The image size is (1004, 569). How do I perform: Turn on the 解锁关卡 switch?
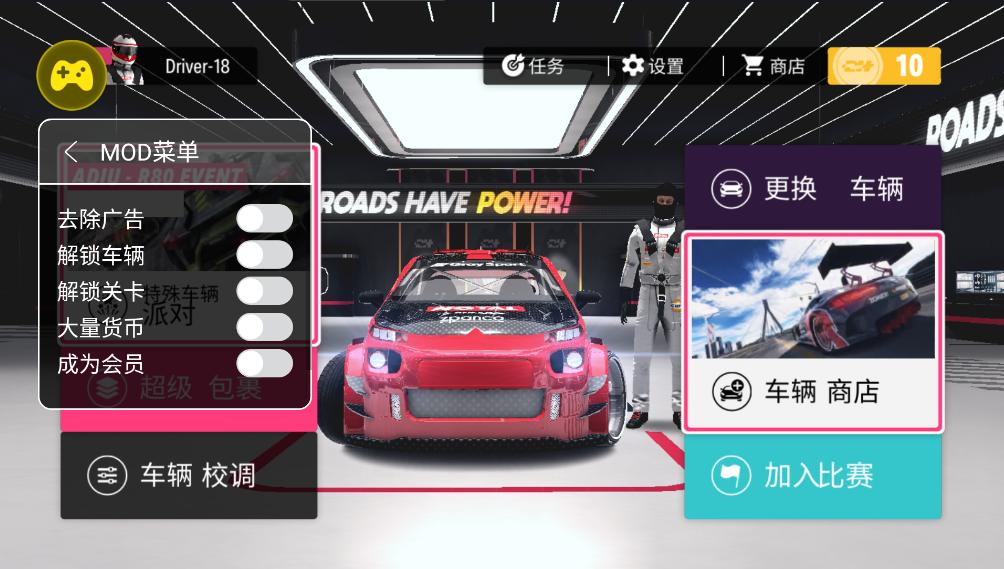point(264,291)
